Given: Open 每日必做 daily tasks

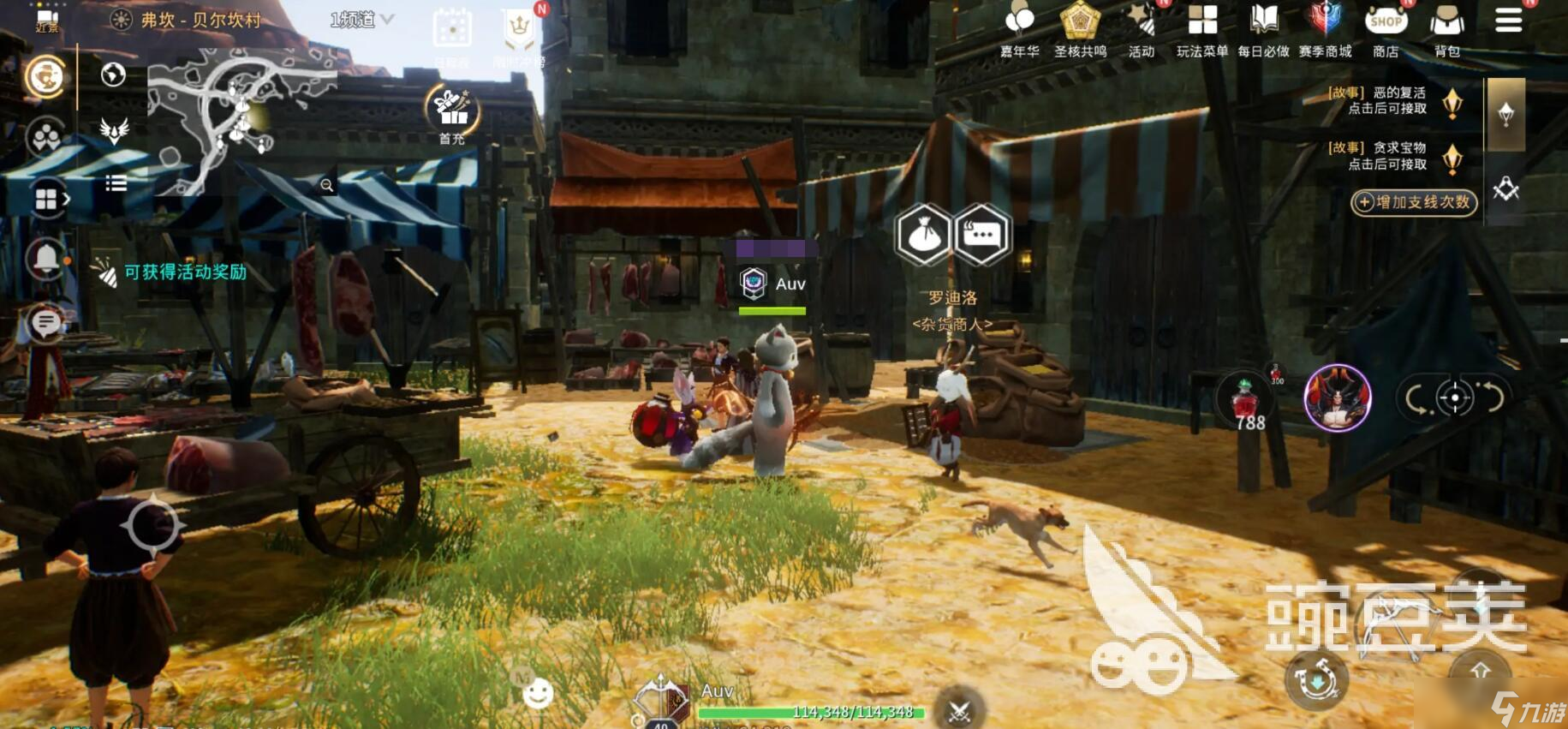Looking at the screenshot, I should pos(1263,28).
